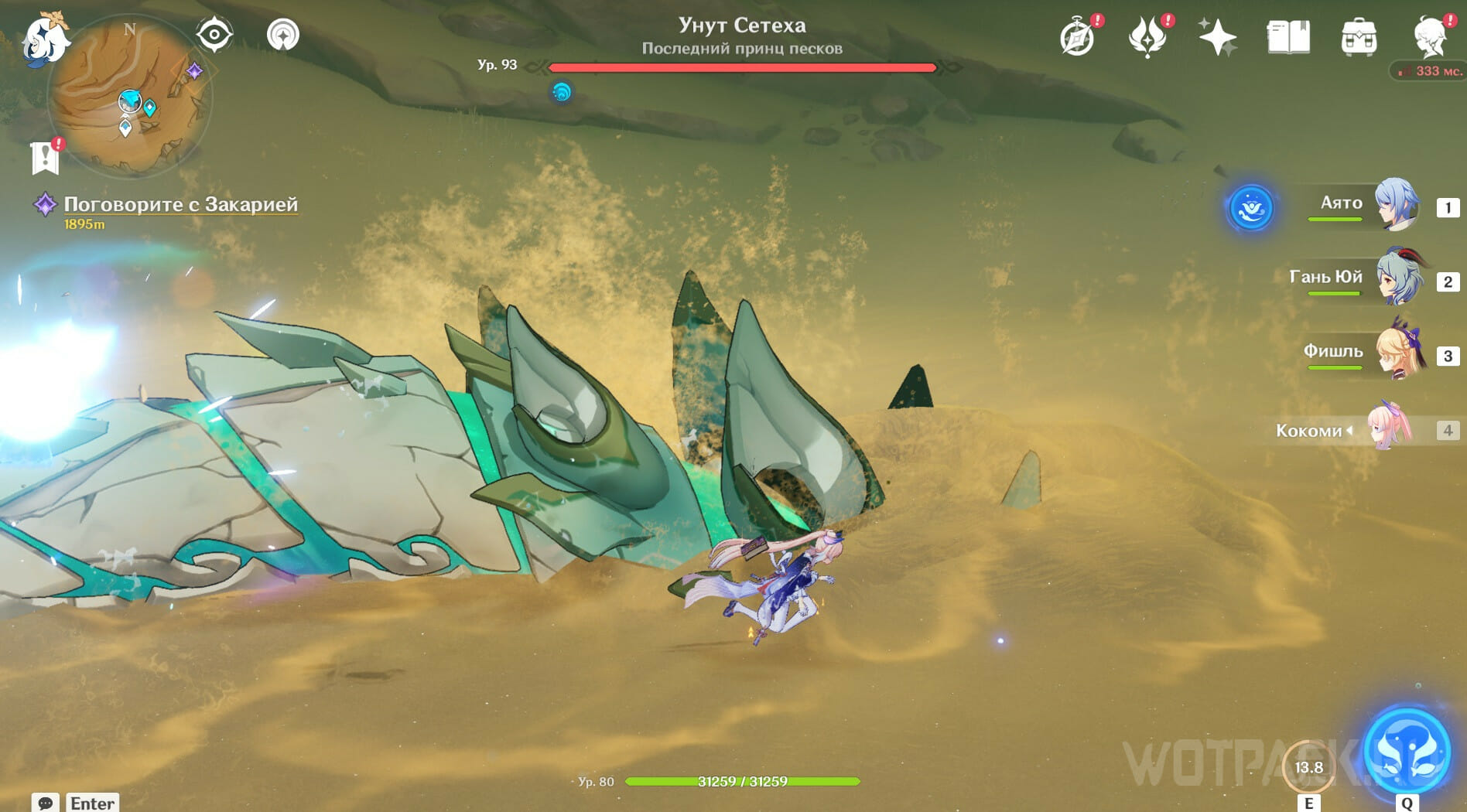Select active party member Кокоми
The width and height of the screenshot is (1467, 812).
(1389, 427)
